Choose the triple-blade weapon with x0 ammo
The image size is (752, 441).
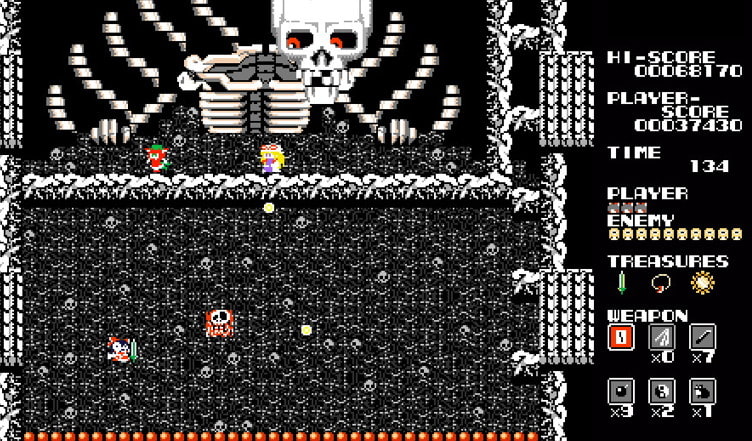point(662,337)
